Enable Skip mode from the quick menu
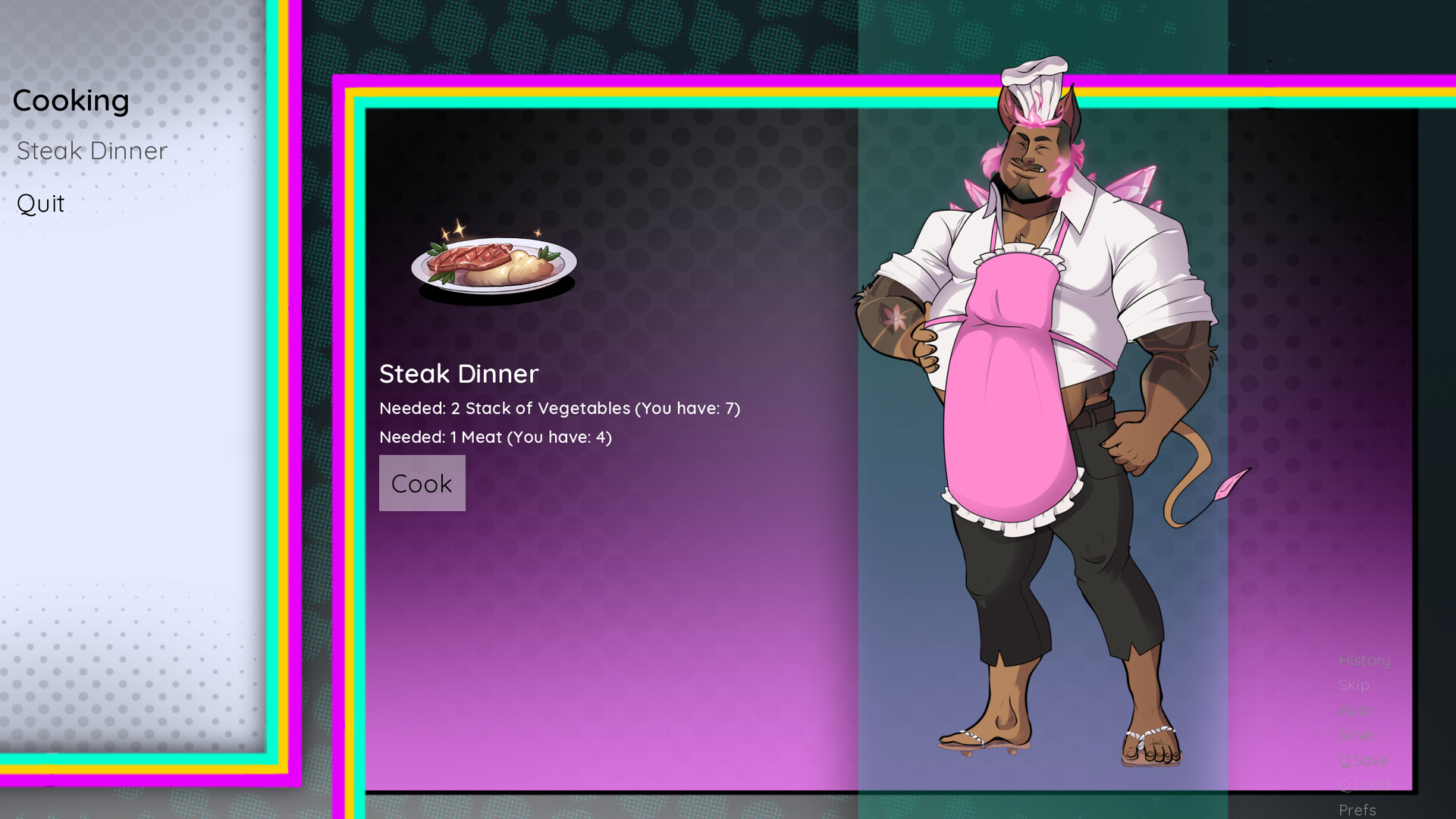Viewport: 1456px width, 819px height. click(x=1354, y=685)
